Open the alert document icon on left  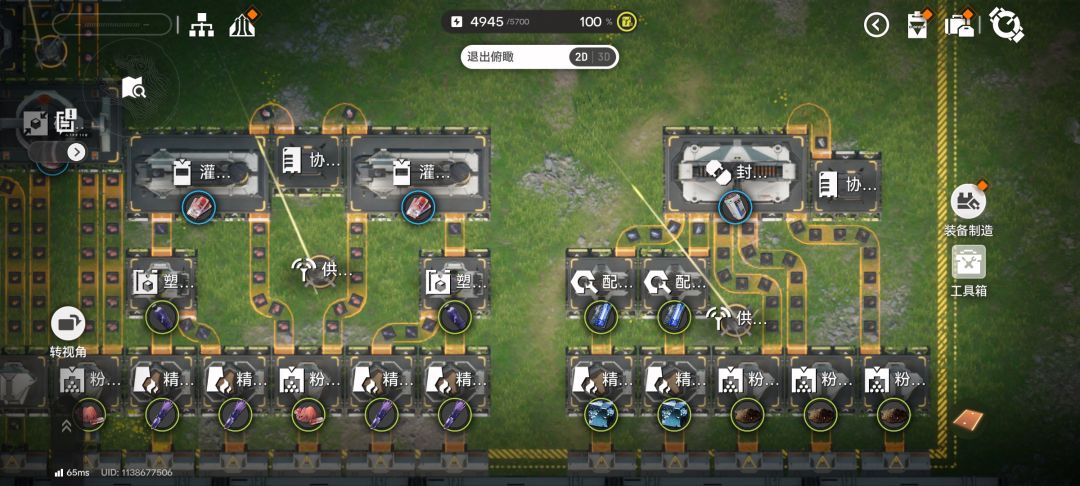click(66, 122)
